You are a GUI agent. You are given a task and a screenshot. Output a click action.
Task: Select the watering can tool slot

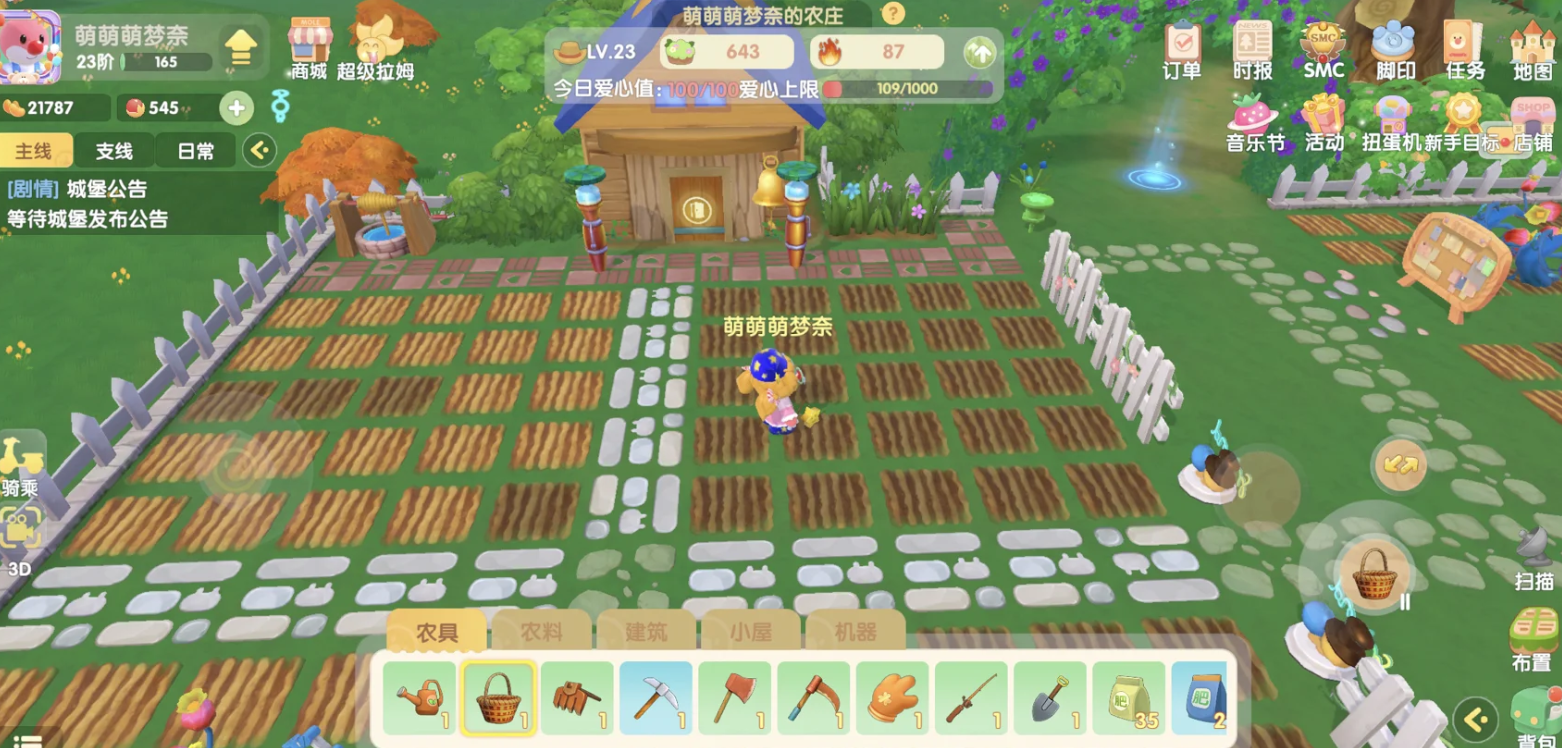click(419, 697)
